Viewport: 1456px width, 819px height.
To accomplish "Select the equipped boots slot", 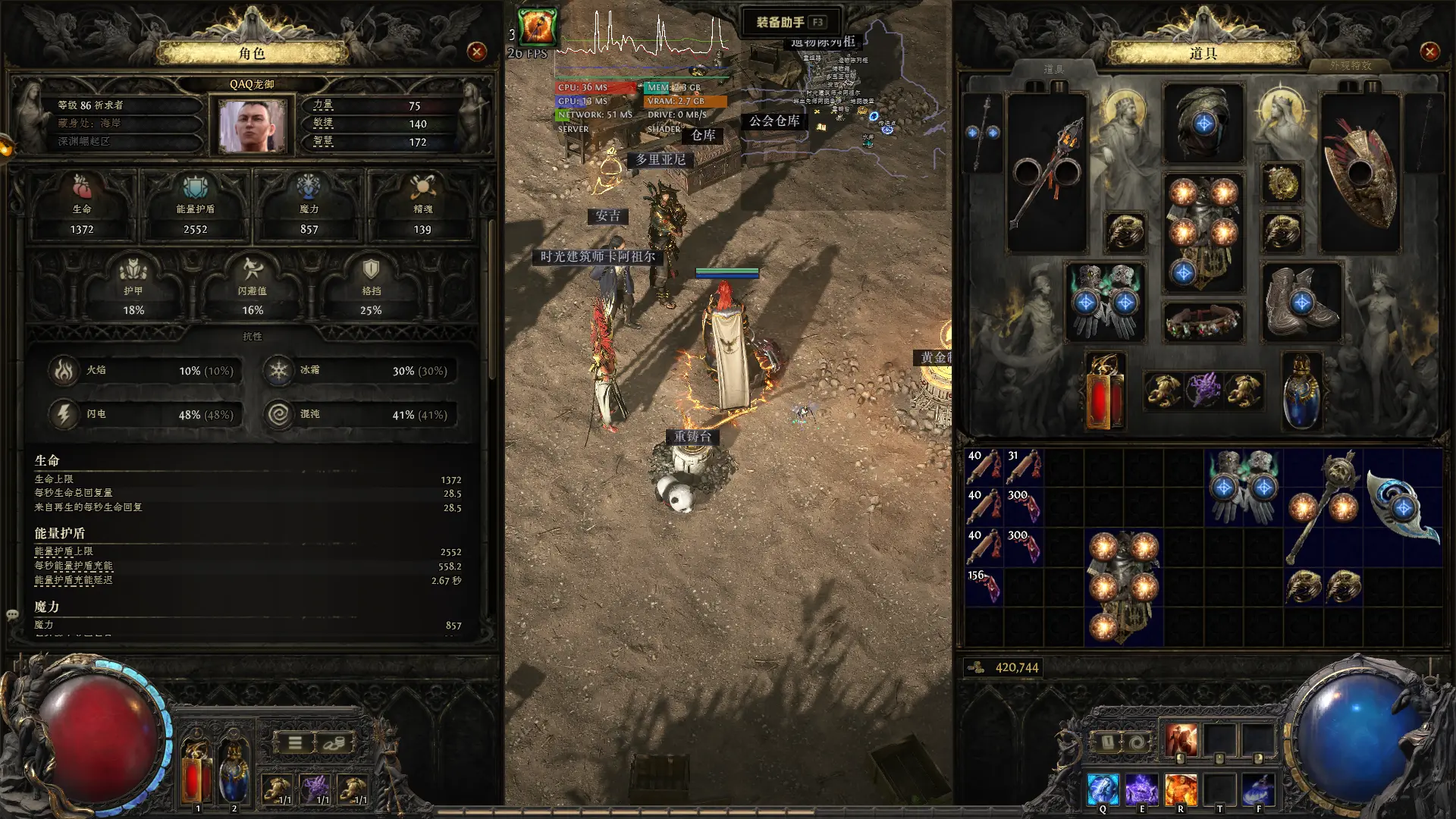I will pos(1301,302).
